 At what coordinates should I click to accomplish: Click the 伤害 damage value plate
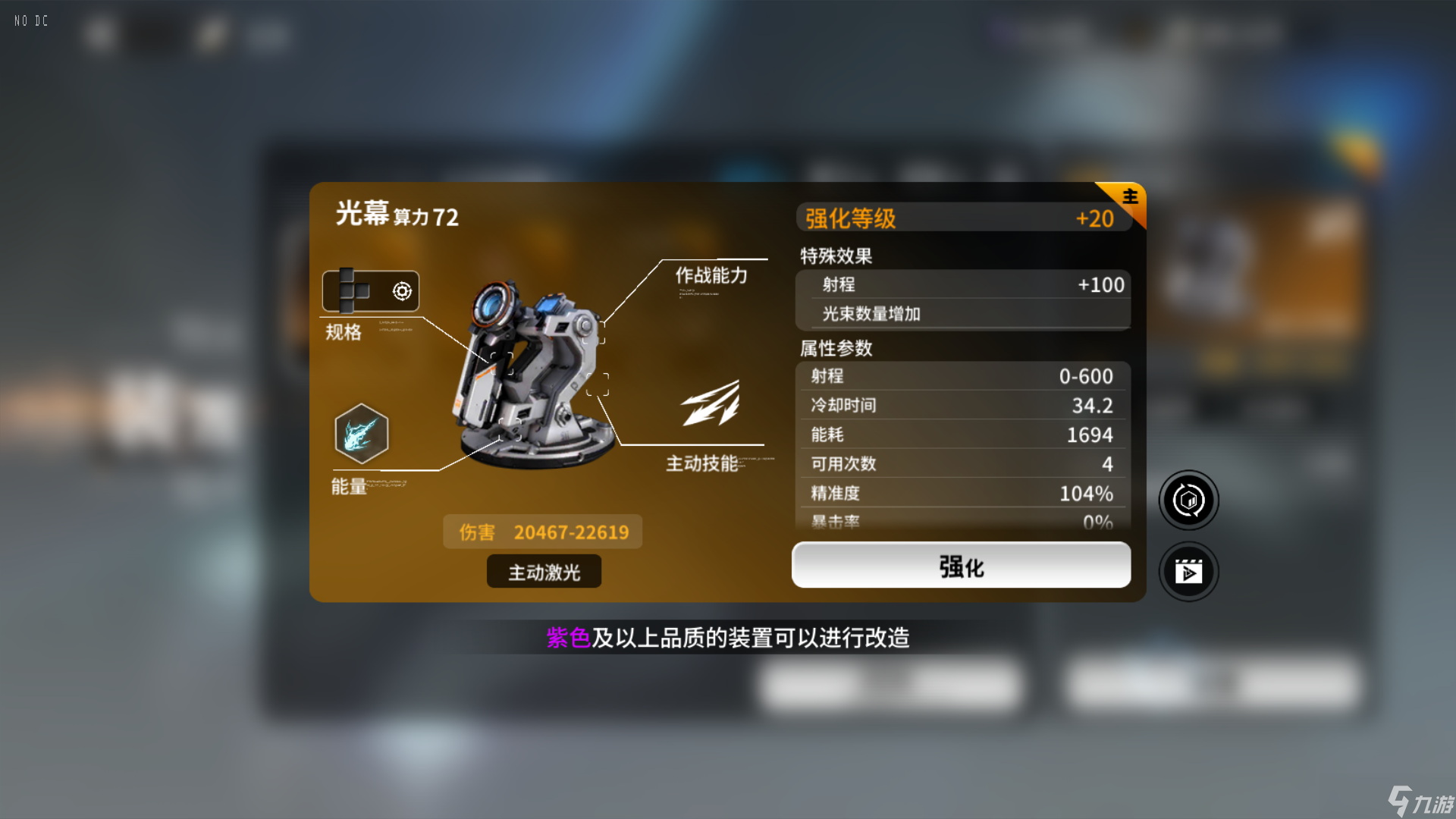542,532
